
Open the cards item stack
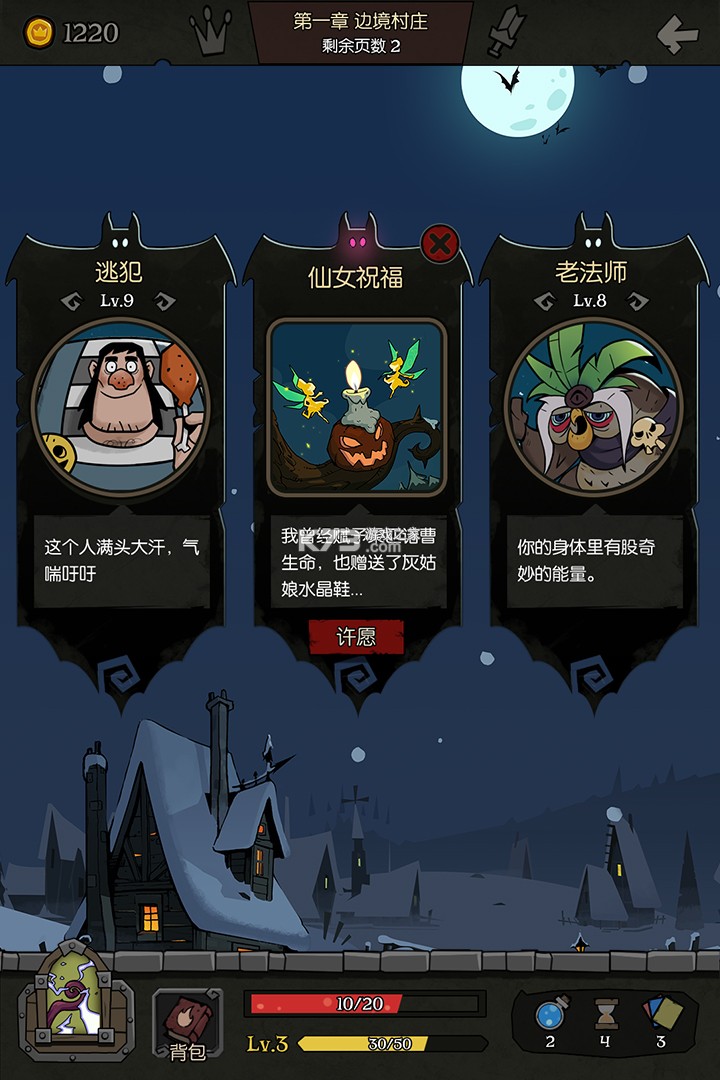pos(661,1014)
